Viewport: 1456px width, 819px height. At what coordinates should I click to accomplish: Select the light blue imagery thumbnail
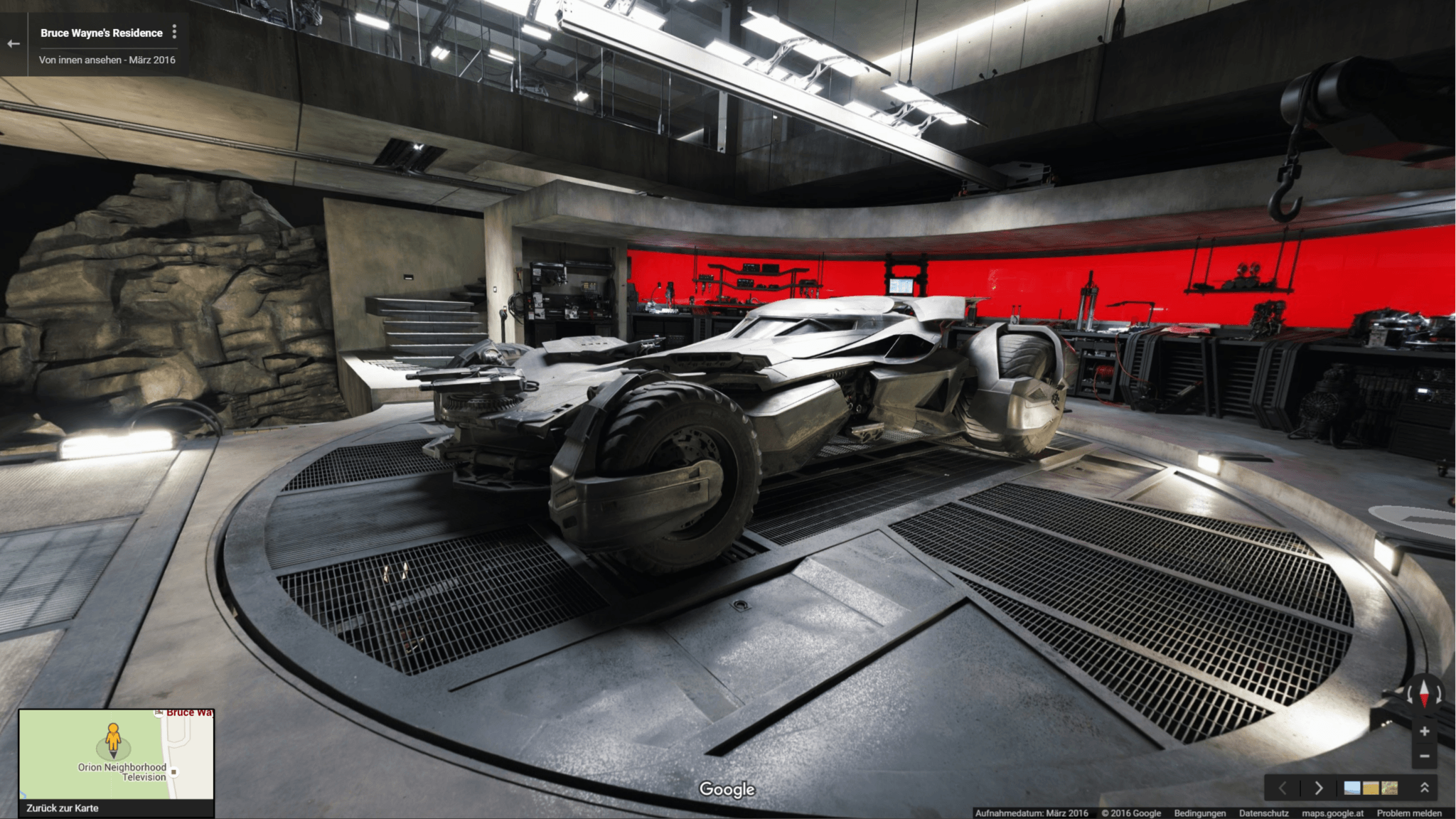click(1352, 788)
